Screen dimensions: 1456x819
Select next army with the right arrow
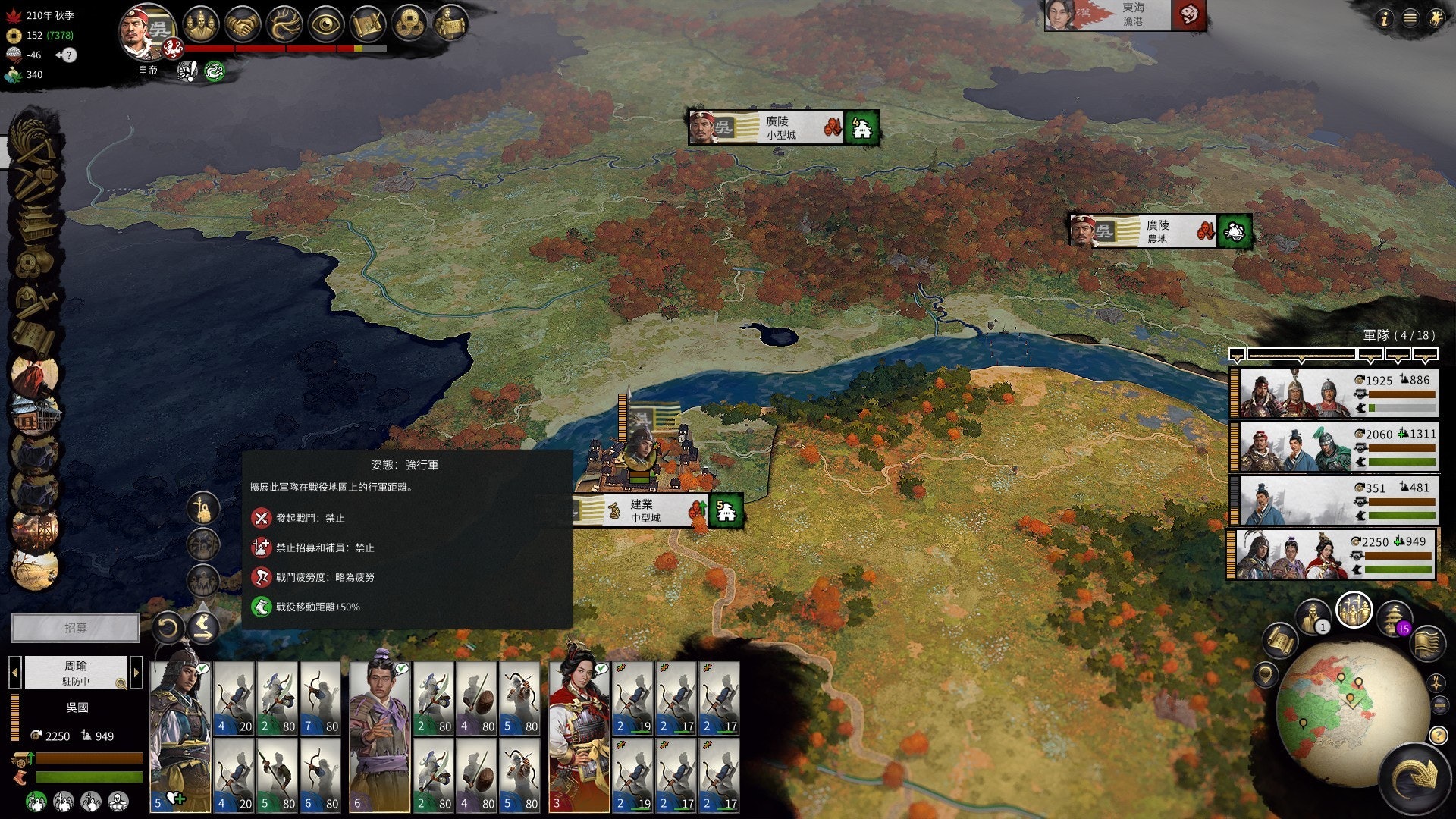[136, 672]
